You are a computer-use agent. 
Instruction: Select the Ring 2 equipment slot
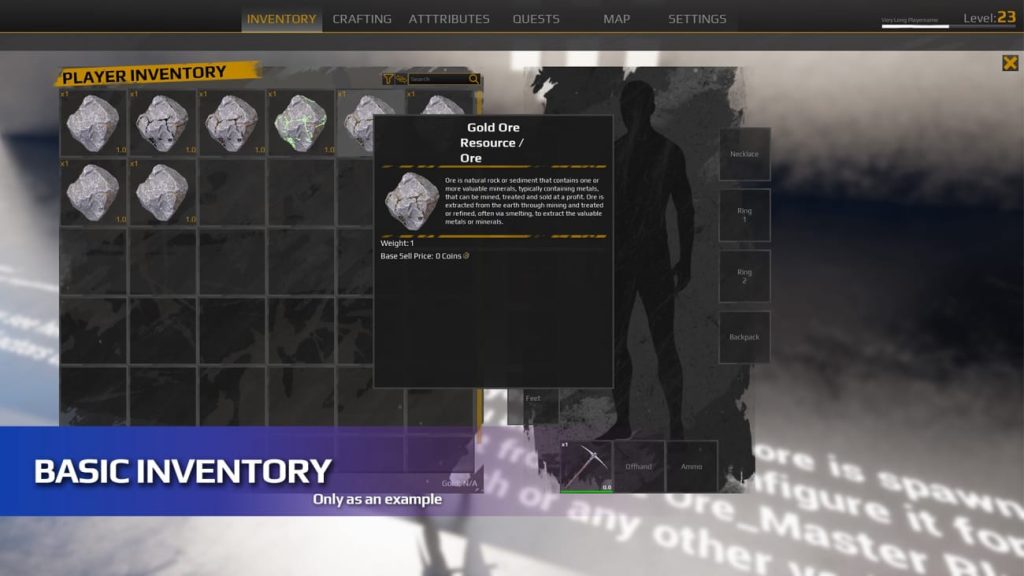(744, 276)
